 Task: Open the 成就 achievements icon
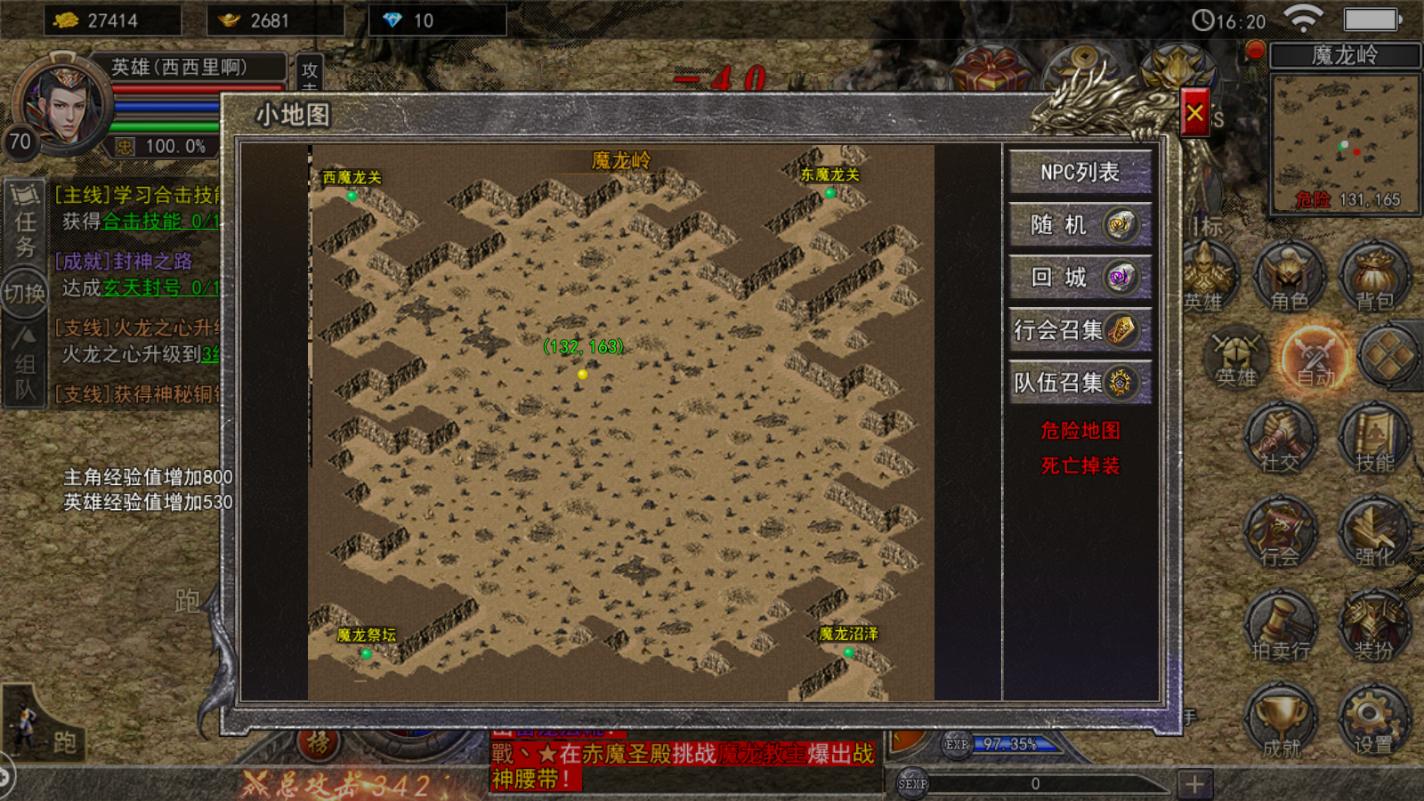pos(1282,718)
